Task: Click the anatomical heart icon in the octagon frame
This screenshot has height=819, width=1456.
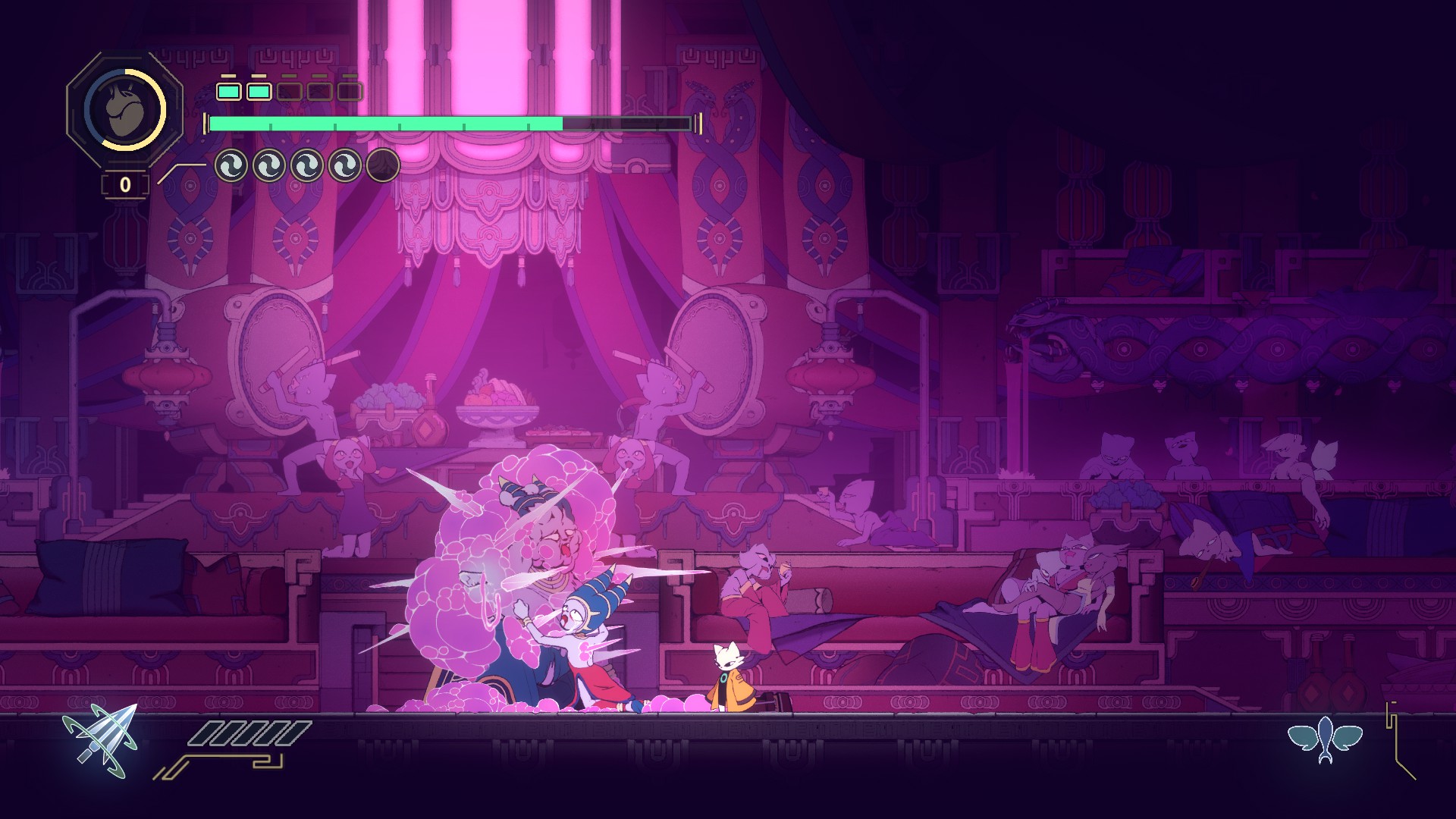Action: coord(124,110)
